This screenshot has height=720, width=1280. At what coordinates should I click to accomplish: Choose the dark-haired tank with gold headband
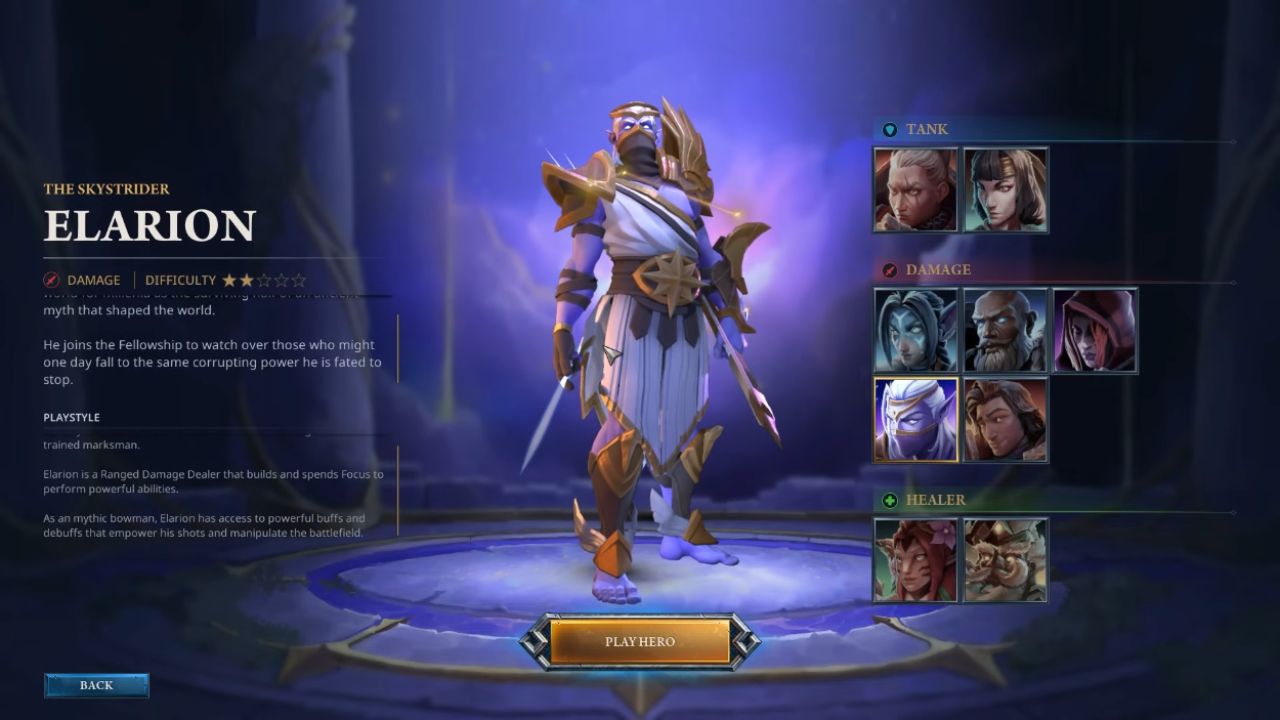(x=1005, y=190)
